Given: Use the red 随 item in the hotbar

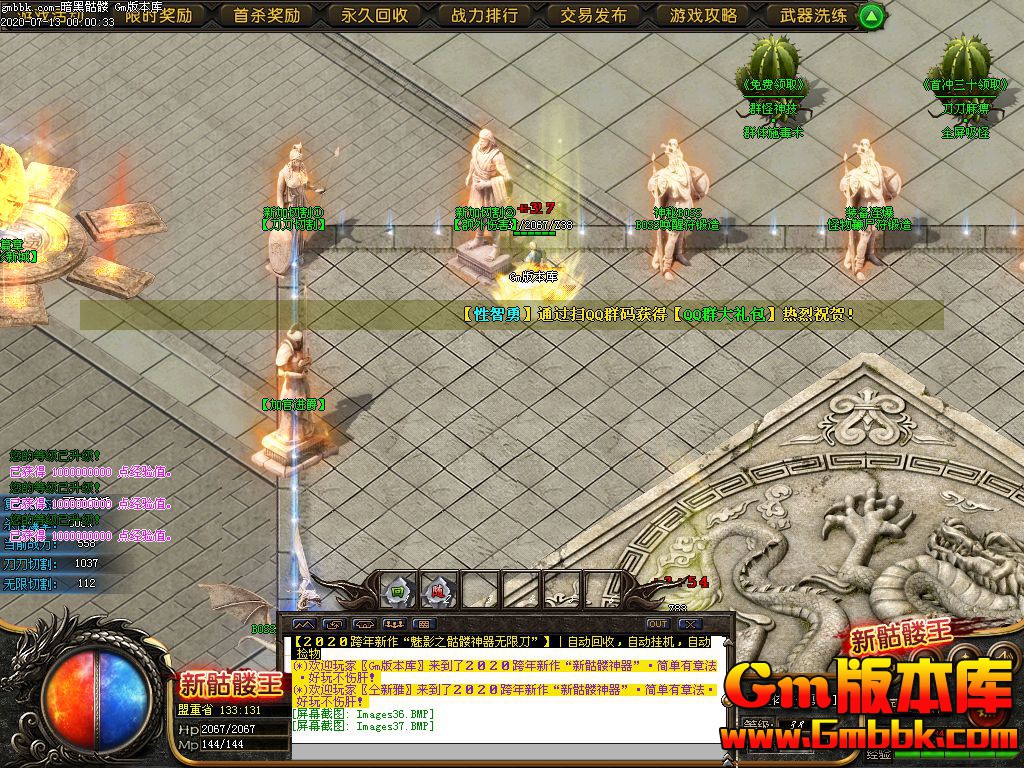Looking at the screenshot, I should 438,591.
